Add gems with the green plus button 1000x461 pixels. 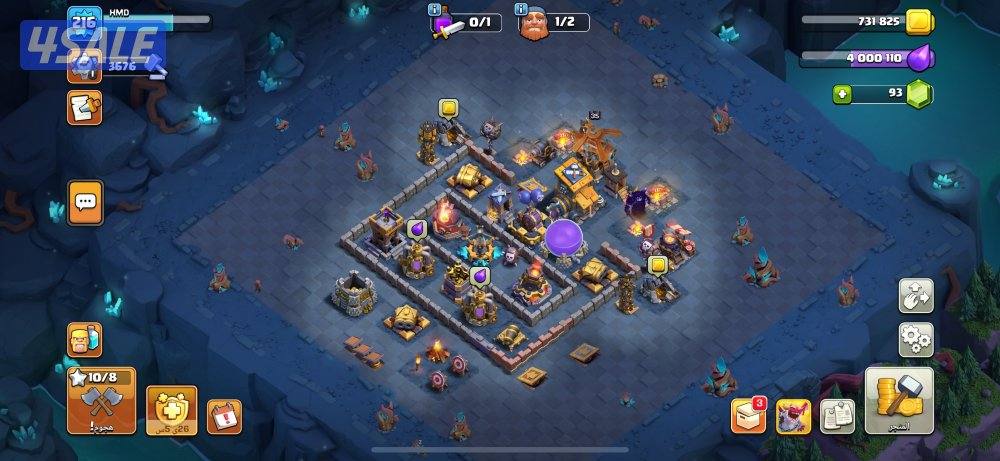pyautogui.click(x=843, y=94)
